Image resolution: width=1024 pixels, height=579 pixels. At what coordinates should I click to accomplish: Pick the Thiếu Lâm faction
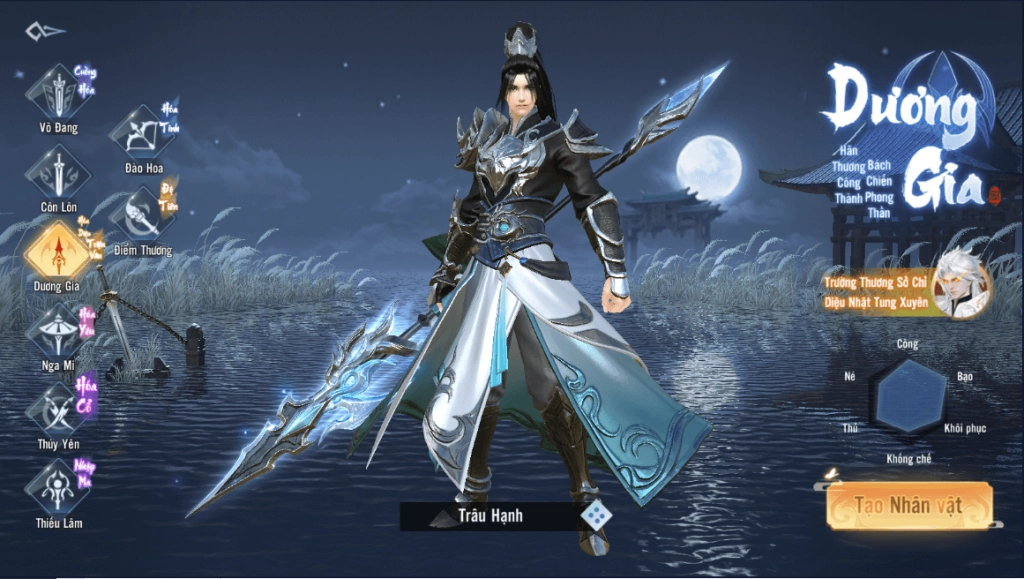coord(58,488)
